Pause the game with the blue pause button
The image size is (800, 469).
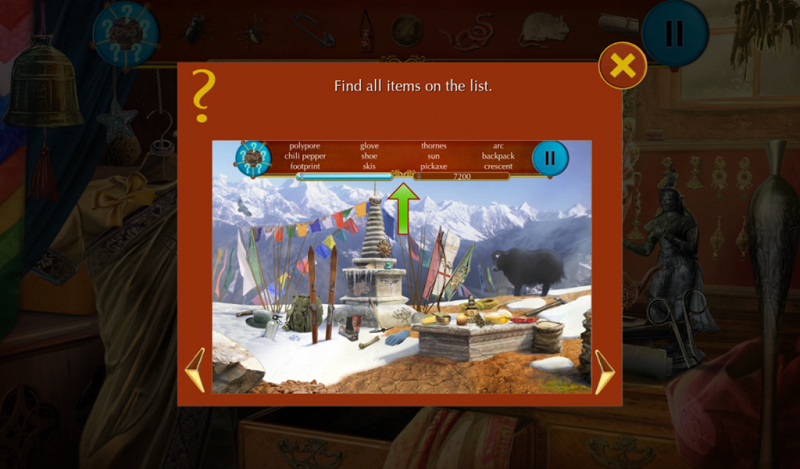pos(674,34)
